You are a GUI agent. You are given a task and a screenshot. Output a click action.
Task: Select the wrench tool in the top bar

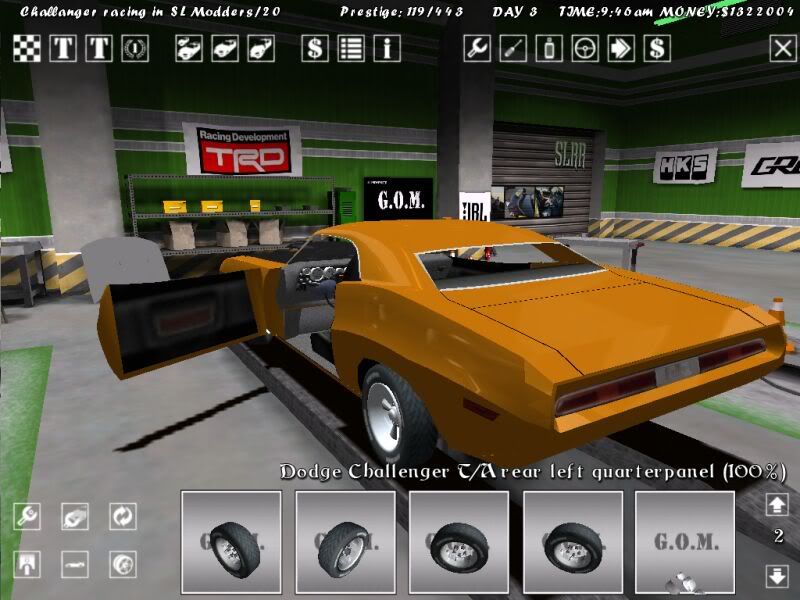click(x=477, y=48)
